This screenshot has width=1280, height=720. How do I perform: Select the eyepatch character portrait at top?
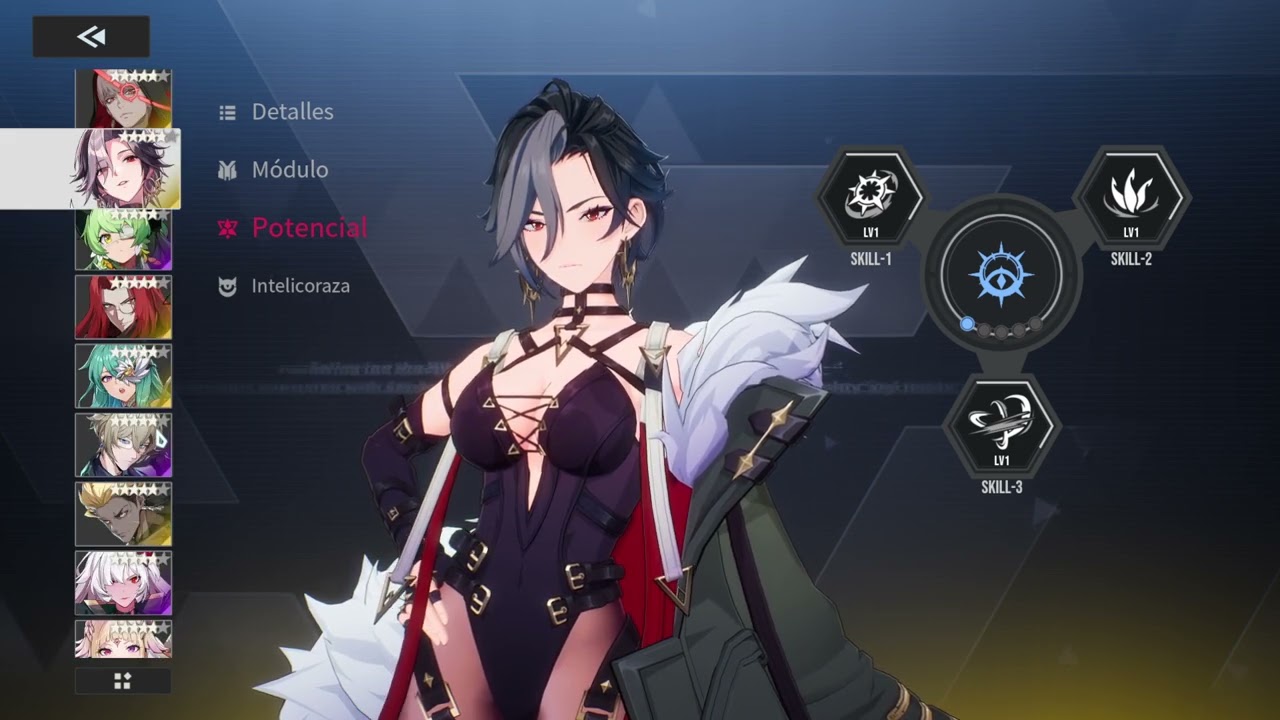(123, 98)
